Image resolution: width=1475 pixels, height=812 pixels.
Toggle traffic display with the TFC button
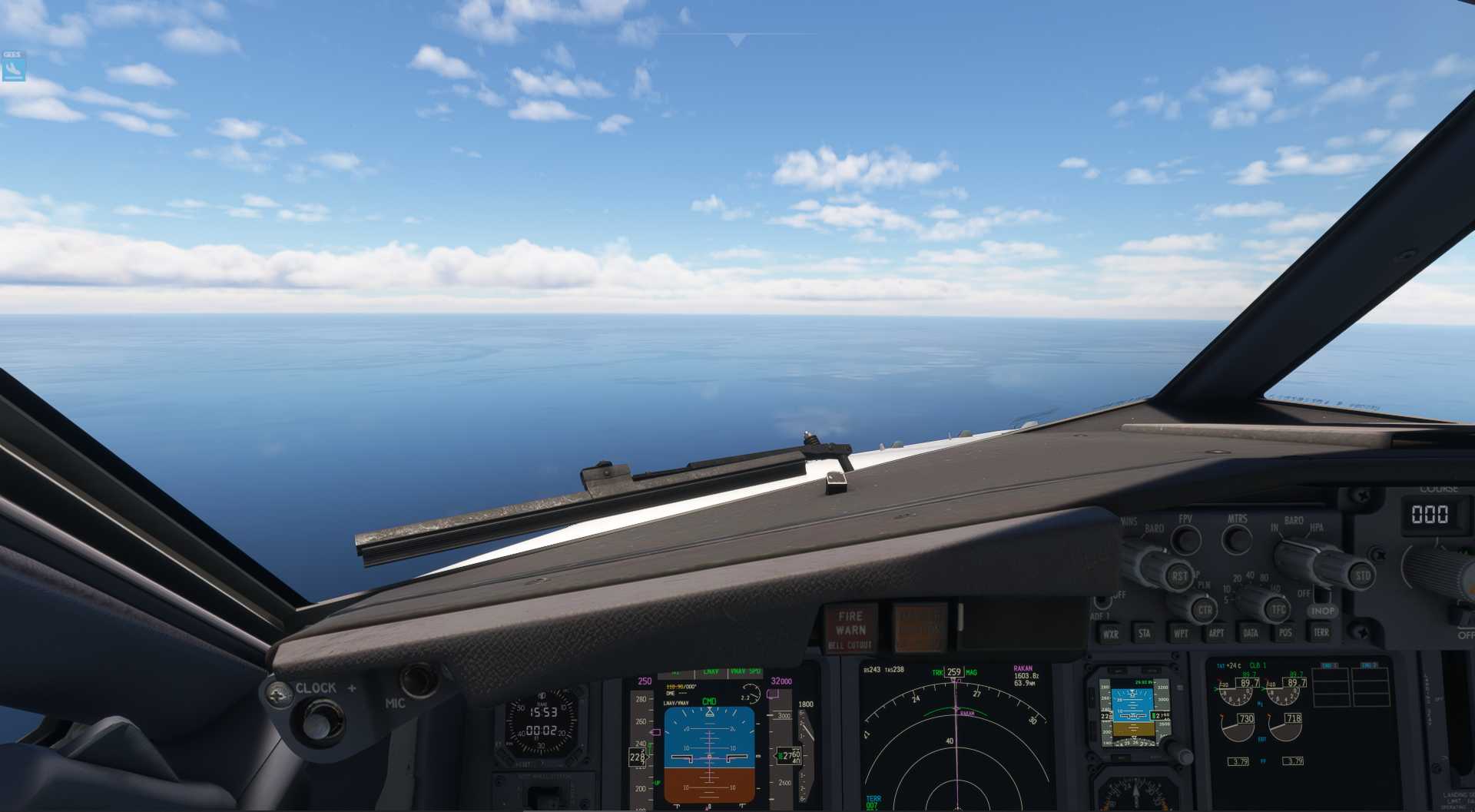[x=1278, y=611]
